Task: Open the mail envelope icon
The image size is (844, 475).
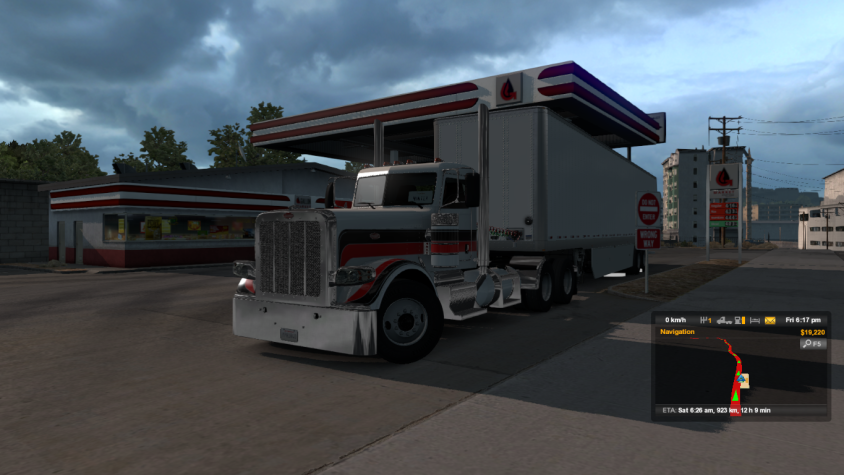Action: coord(770,320)
